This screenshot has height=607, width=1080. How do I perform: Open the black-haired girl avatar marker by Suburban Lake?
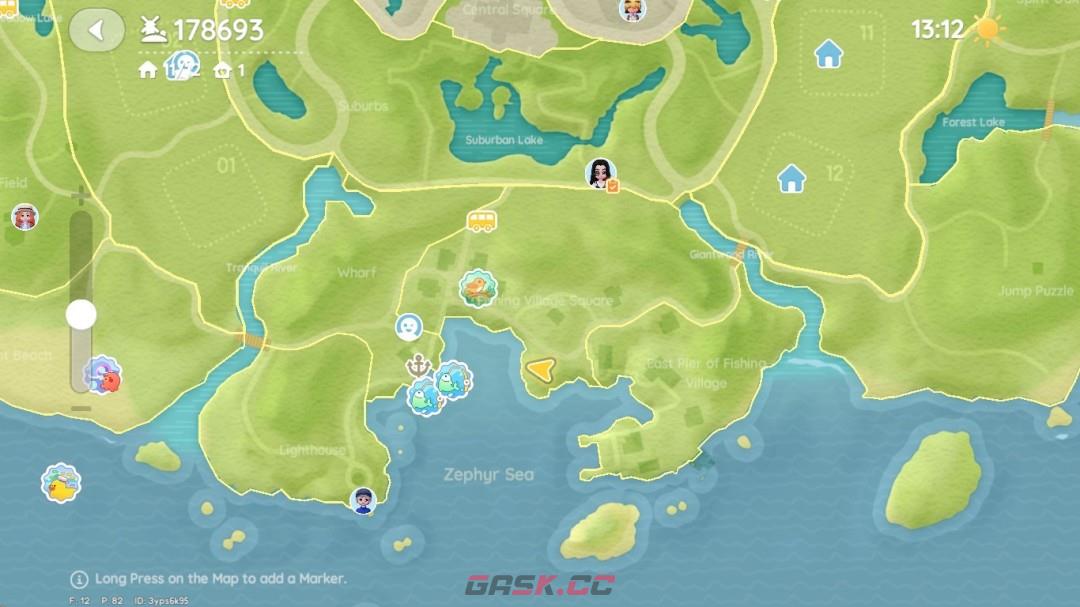(600, 174)
